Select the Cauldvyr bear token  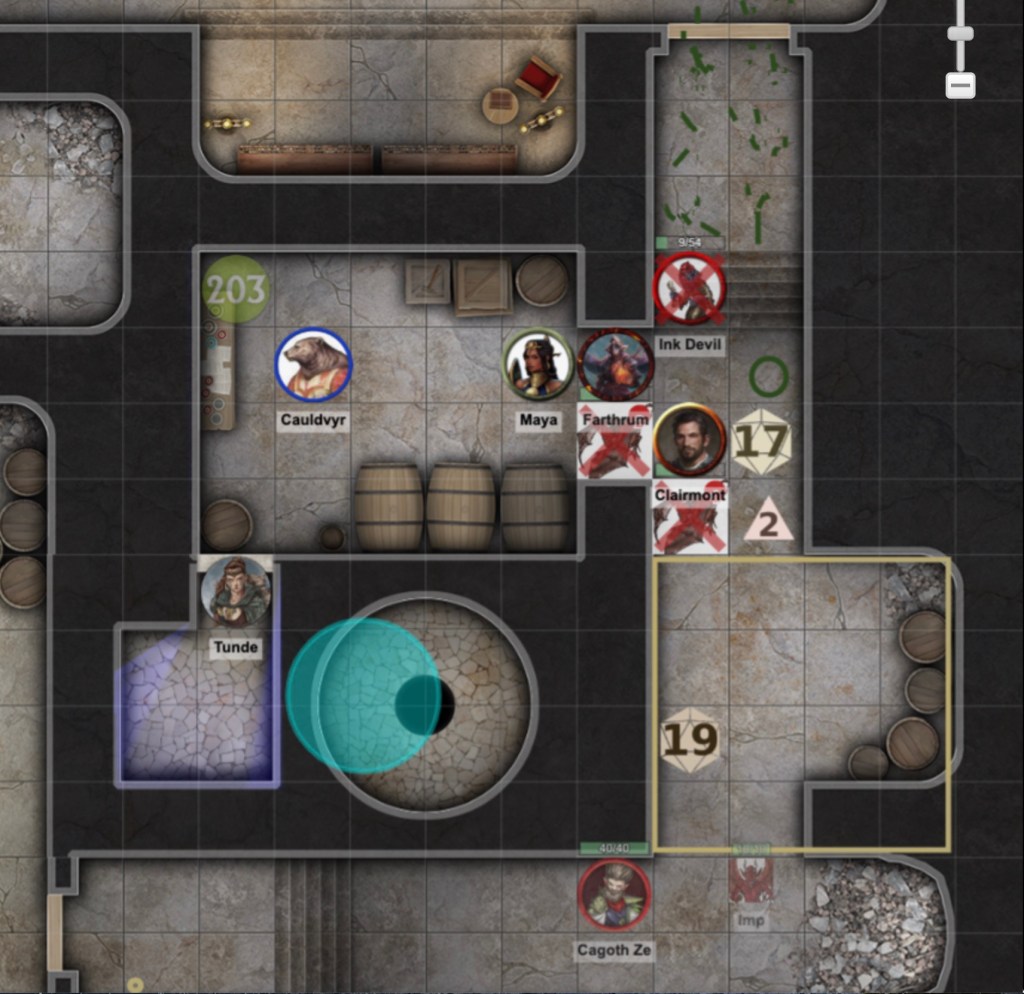pos(313,365)
